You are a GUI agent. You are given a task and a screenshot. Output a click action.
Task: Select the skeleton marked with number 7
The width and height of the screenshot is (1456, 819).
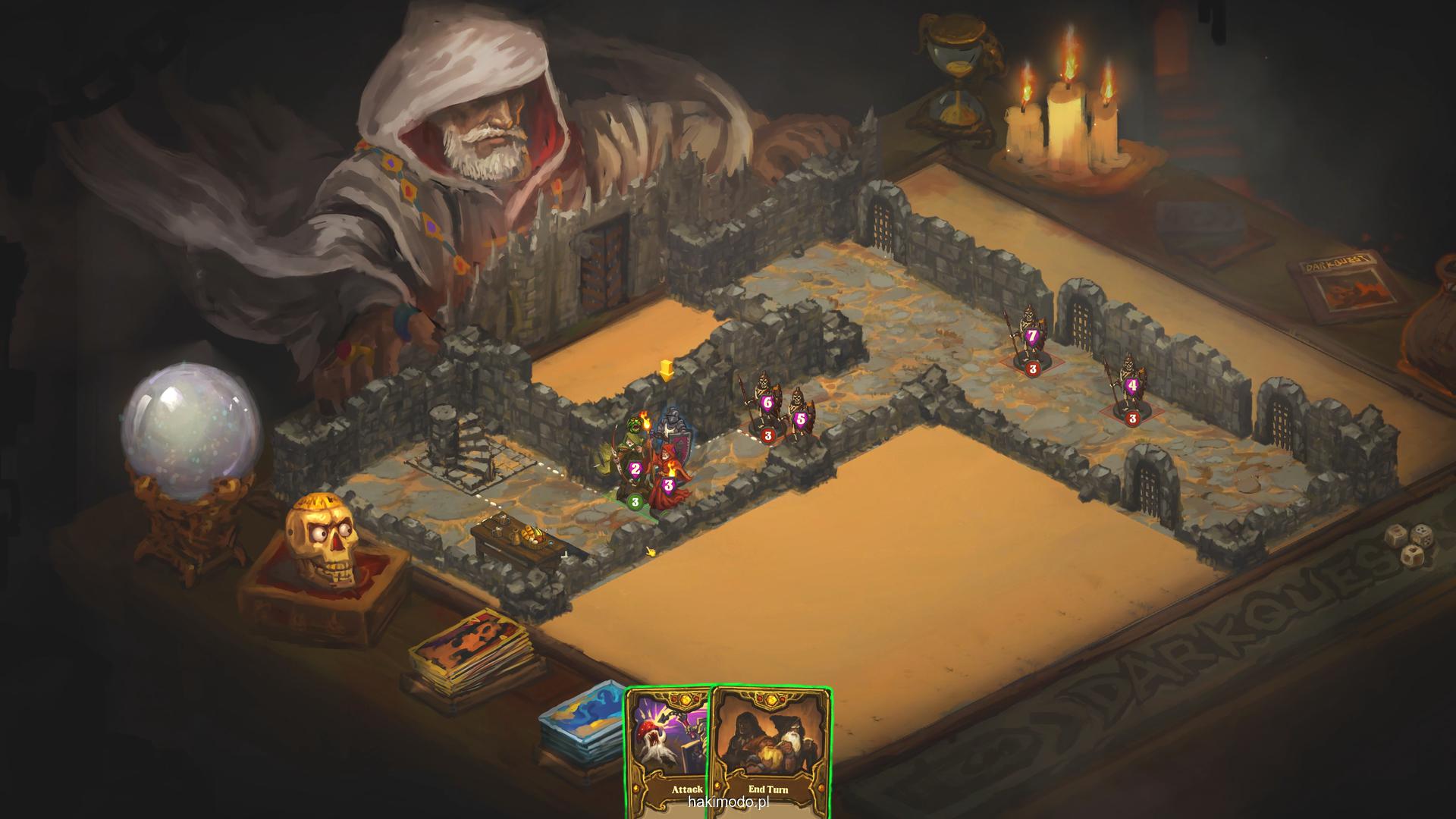[1030, 337]
